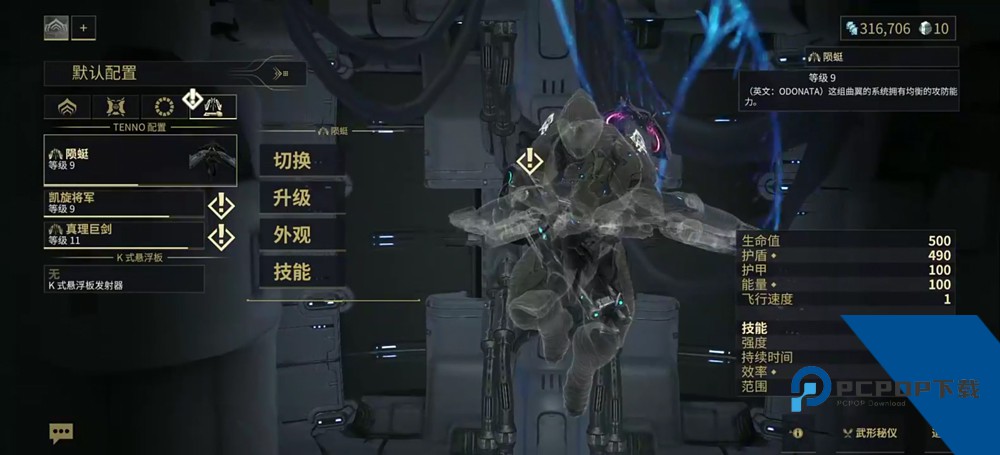Screen dimensions: 1000x455
Task: Switch to the Warframe lotus tab
Action: coord(68,108)
